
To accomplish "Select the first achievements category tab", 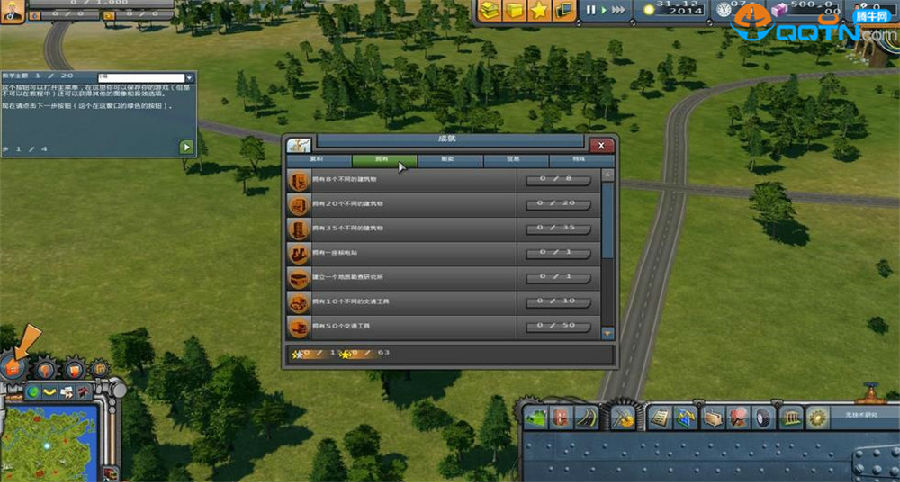I will click(x=318, y=160).
